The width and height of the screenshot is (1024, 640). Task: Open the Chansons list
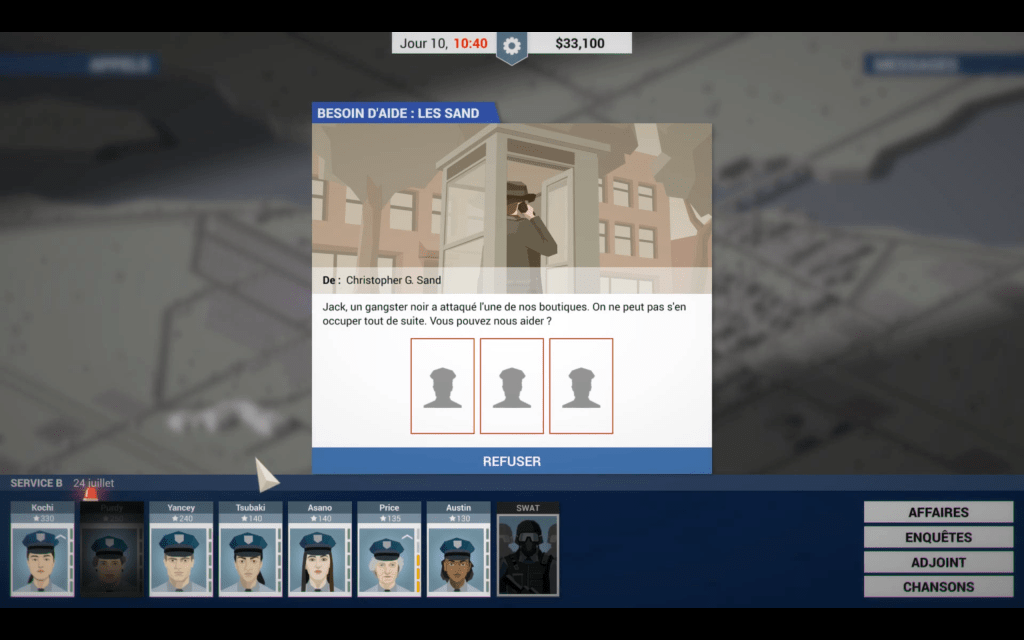938,587
